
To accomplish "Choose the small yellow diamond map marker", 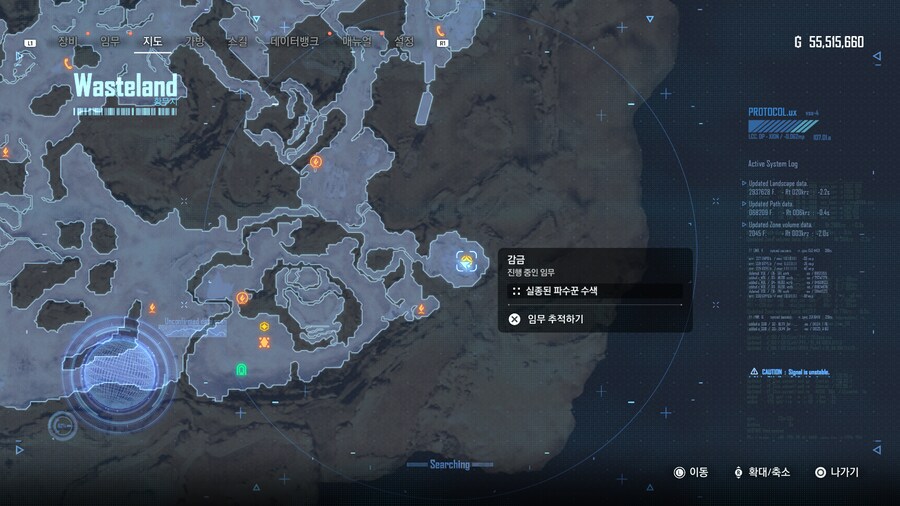I will coord(264,326).
